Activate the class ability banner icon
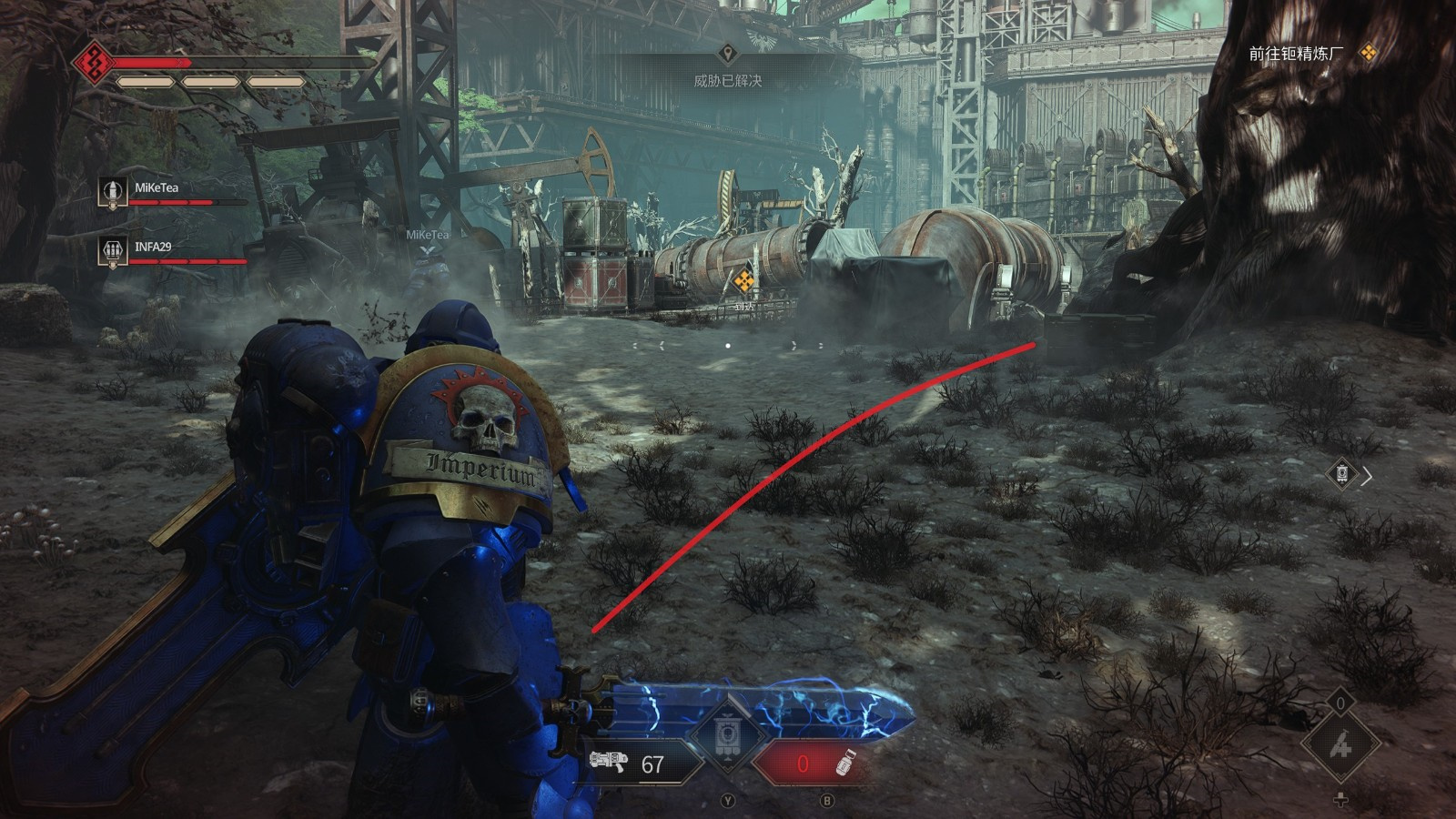 click(x=728, y=733)
